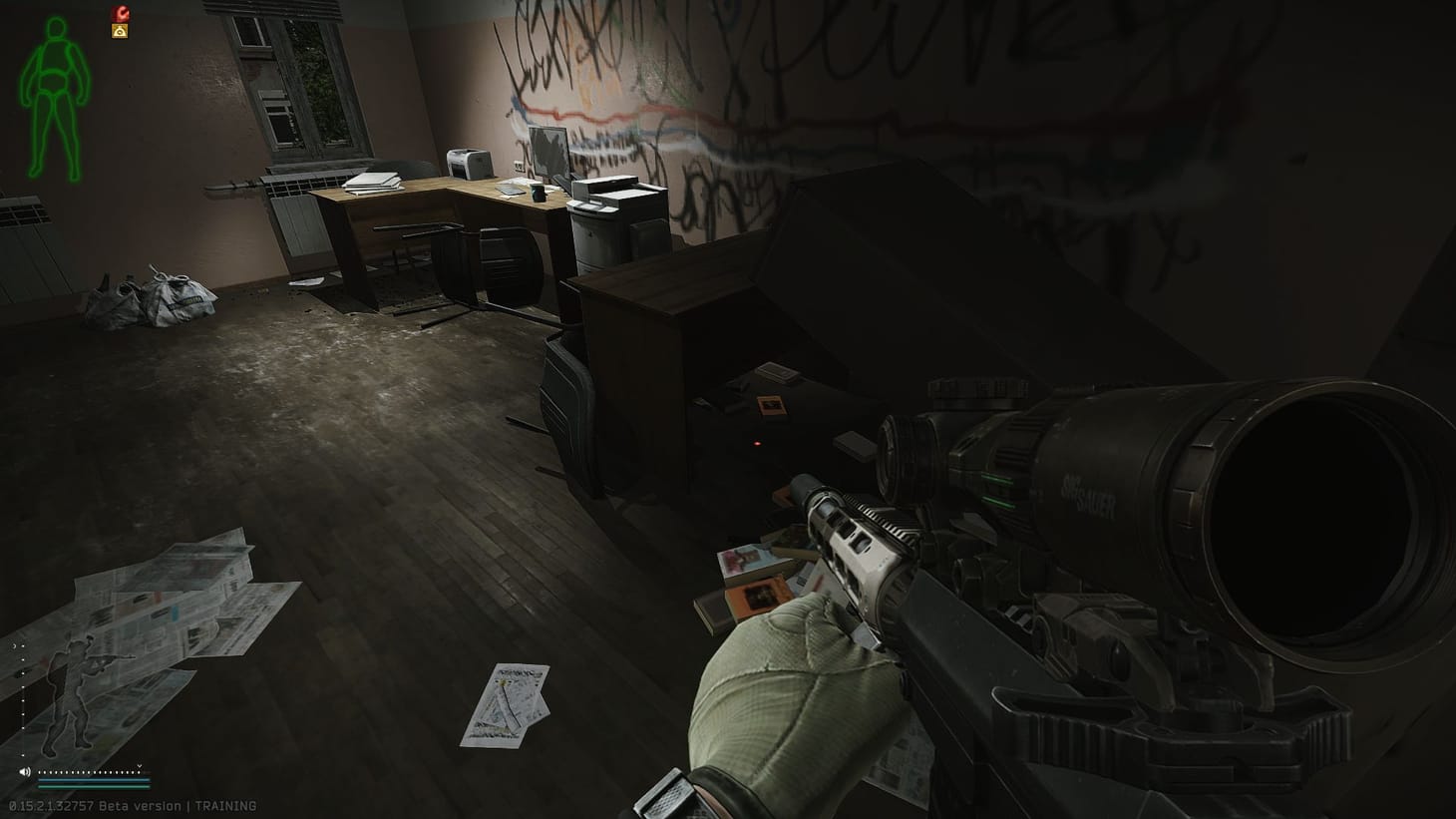Image resolution: width=1456 pixels, height=819 pixels.
Task: Expand the small chevron above the volume meter
Action: pyautogui.click(x=140, y=767)
